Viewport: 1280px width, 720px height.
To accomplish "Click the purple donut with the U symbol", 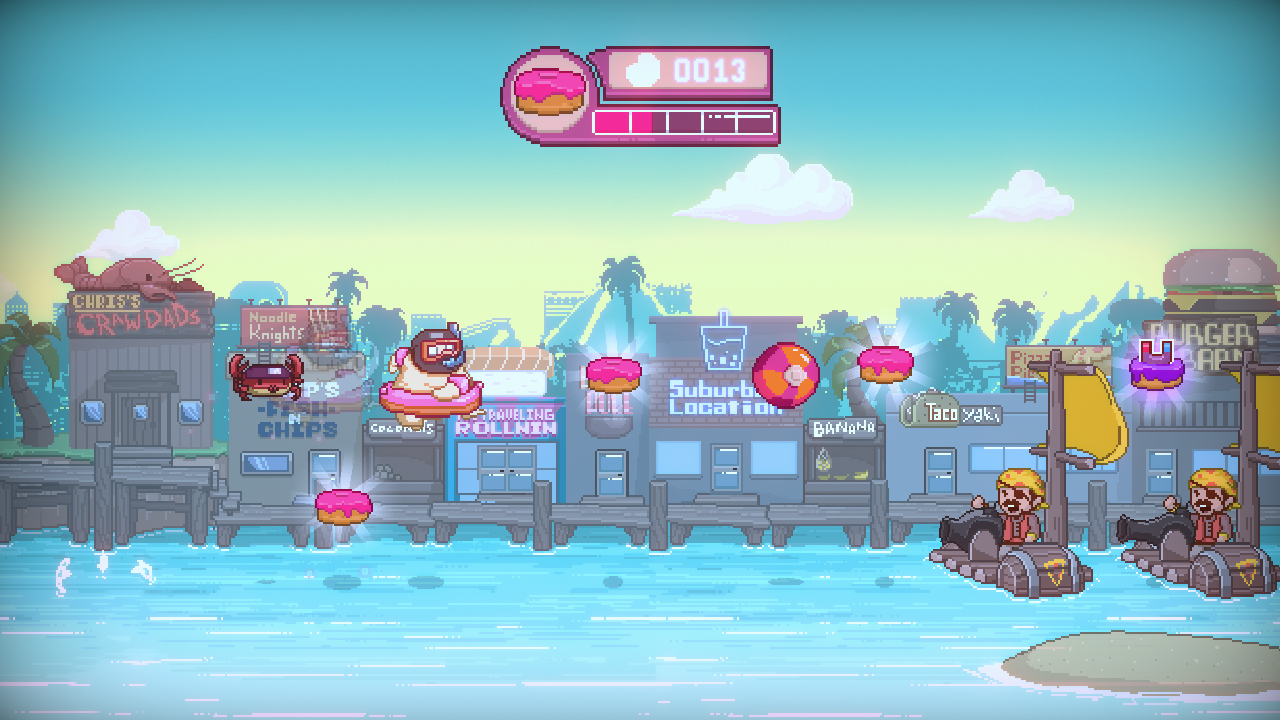I will pyautogui.click(x=1158, y=371).
